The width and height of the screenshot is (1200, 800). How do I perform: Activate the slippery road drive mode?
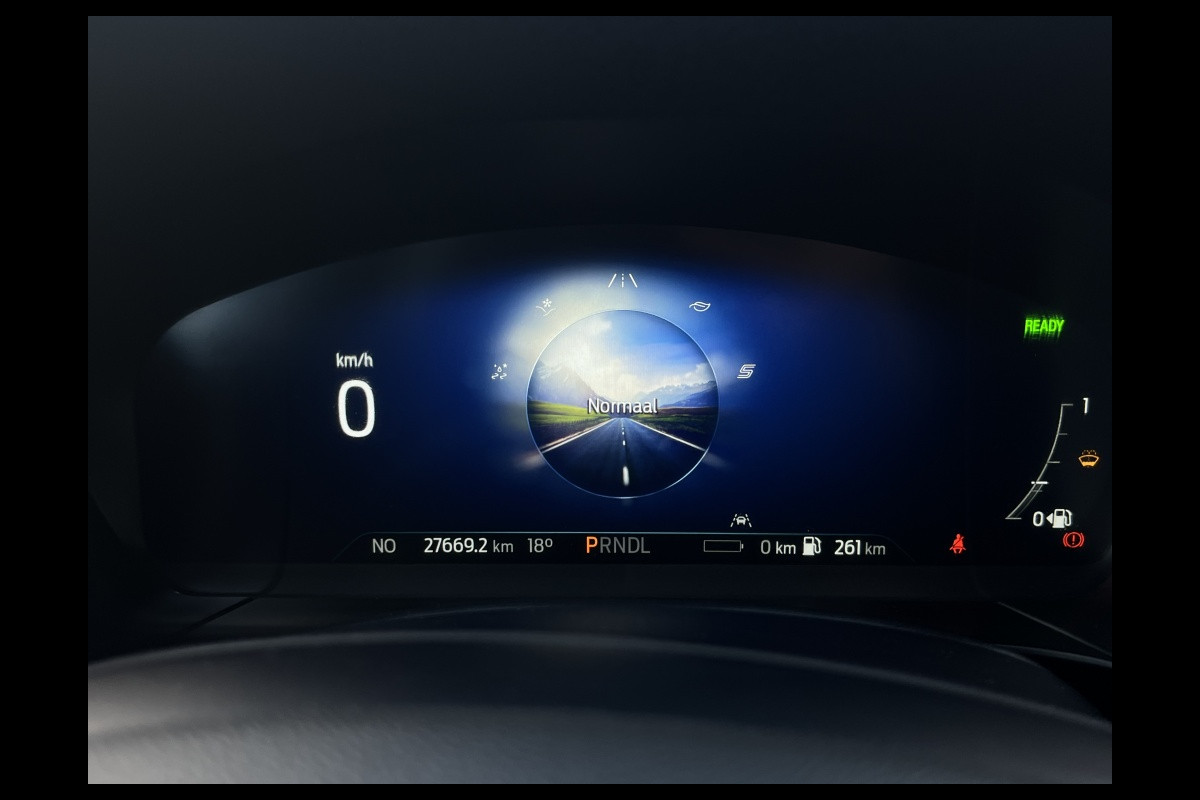tap(500, 372)
